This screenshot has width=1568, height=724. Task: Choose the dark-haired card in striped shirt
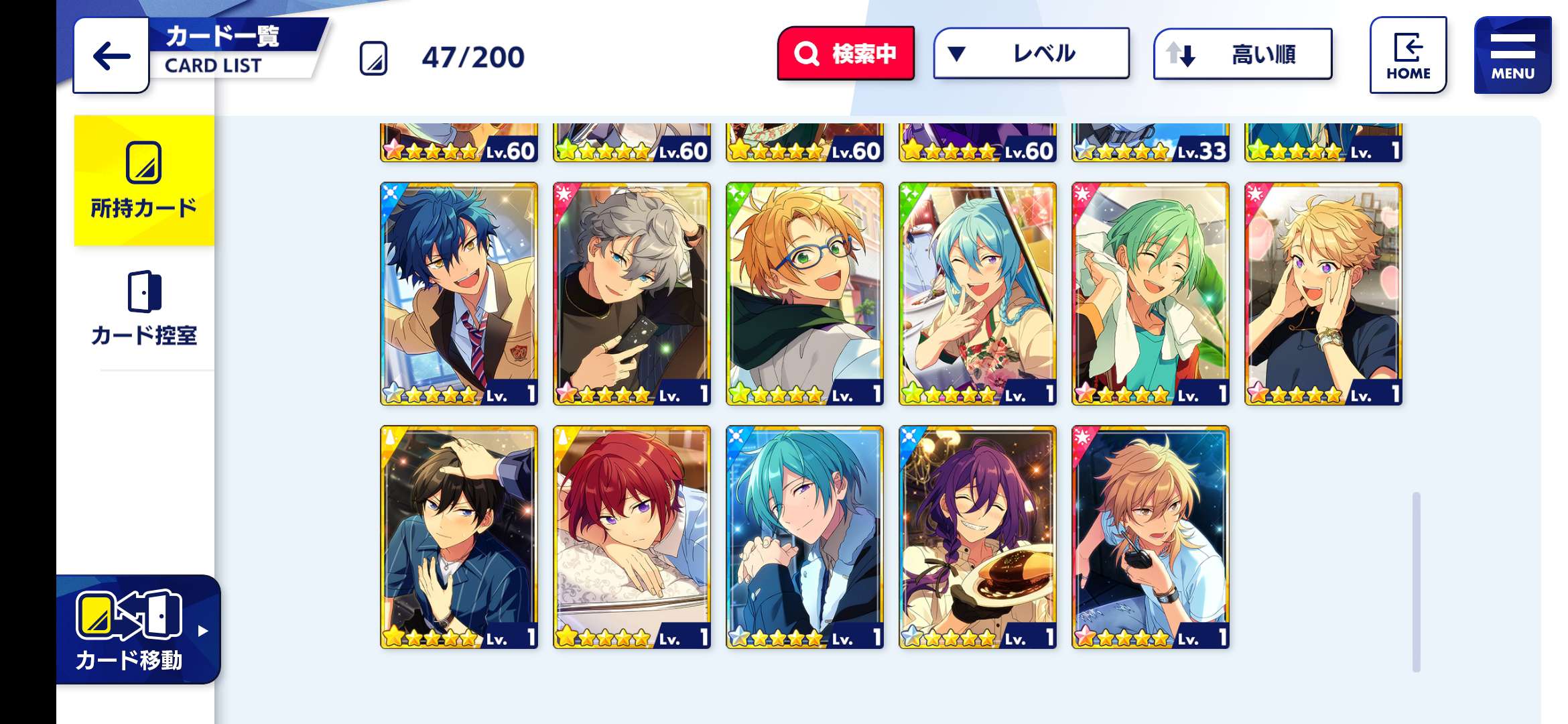pyautogui.click(x=459, y=537)
